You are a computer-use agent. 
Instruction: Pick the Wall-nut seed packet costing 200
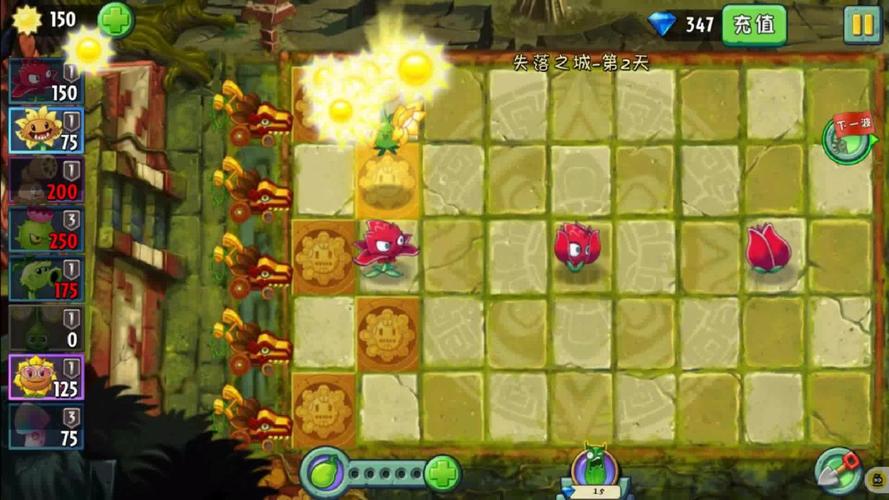[x=45, y=179]
